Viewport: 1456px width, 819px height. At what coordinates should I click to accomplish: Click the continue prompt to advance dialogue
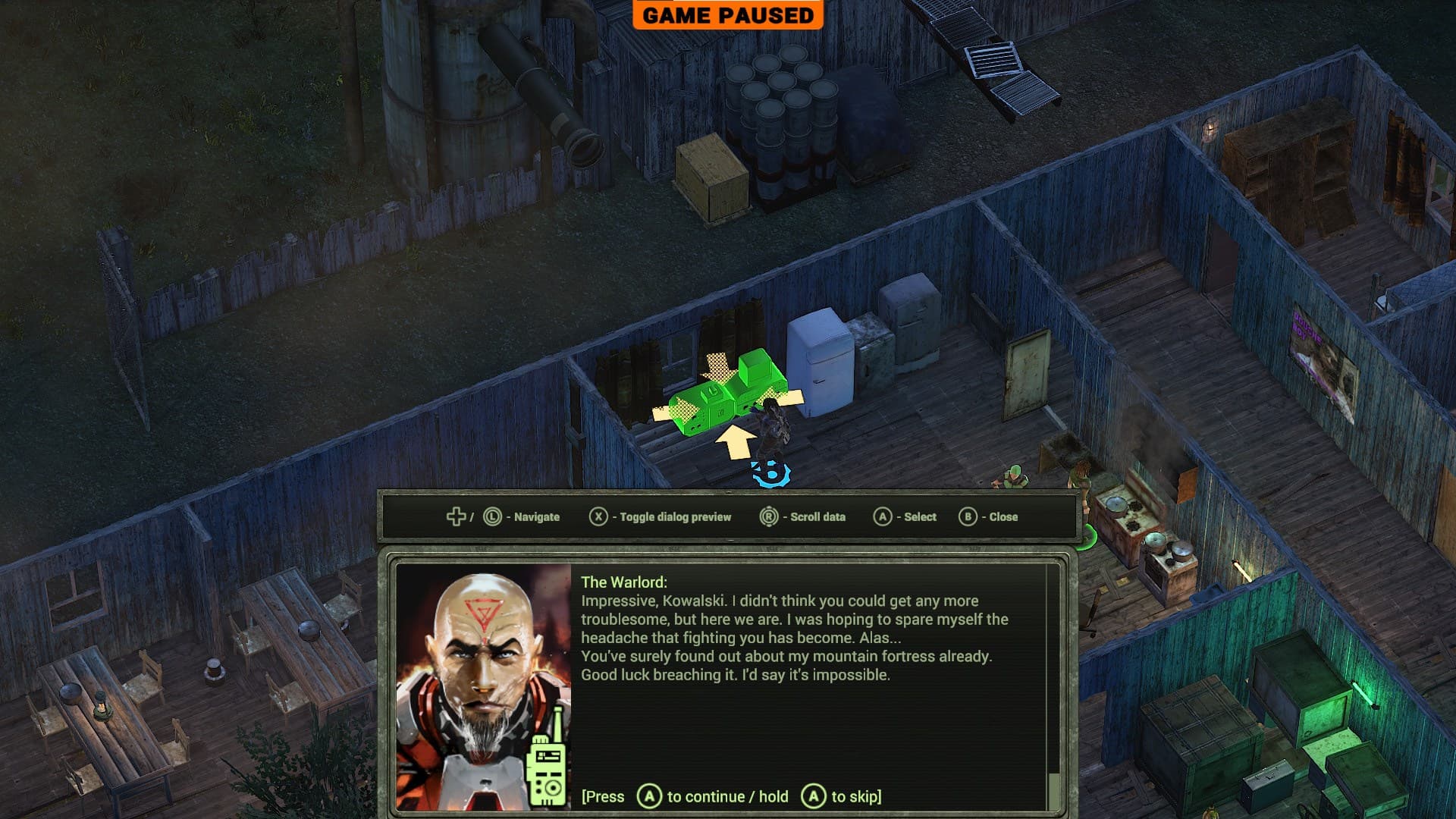click(x=648, y=796)
